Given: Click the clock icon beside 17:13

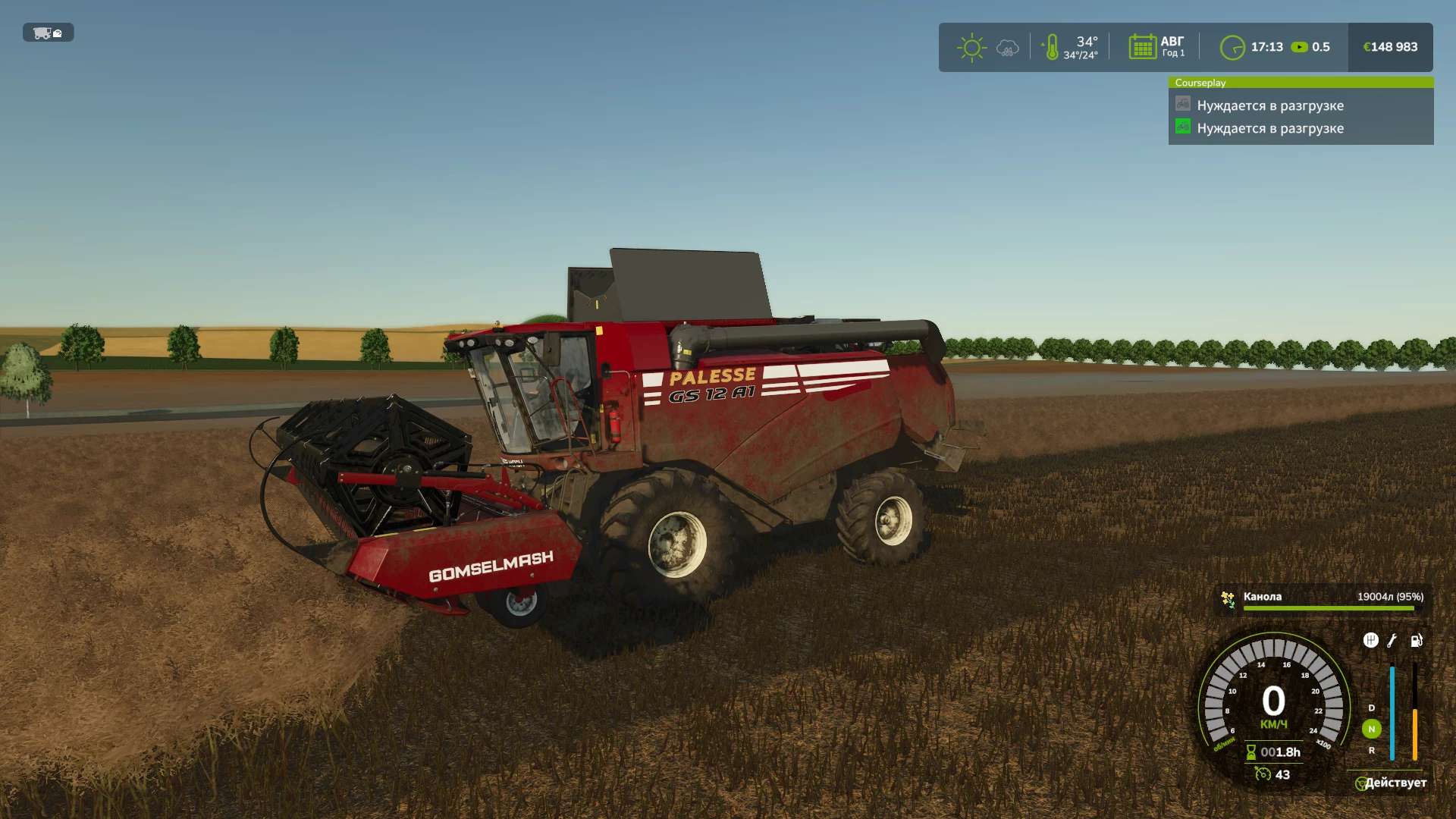Looking at the screenshot, I should click(x=1232, y=48).
